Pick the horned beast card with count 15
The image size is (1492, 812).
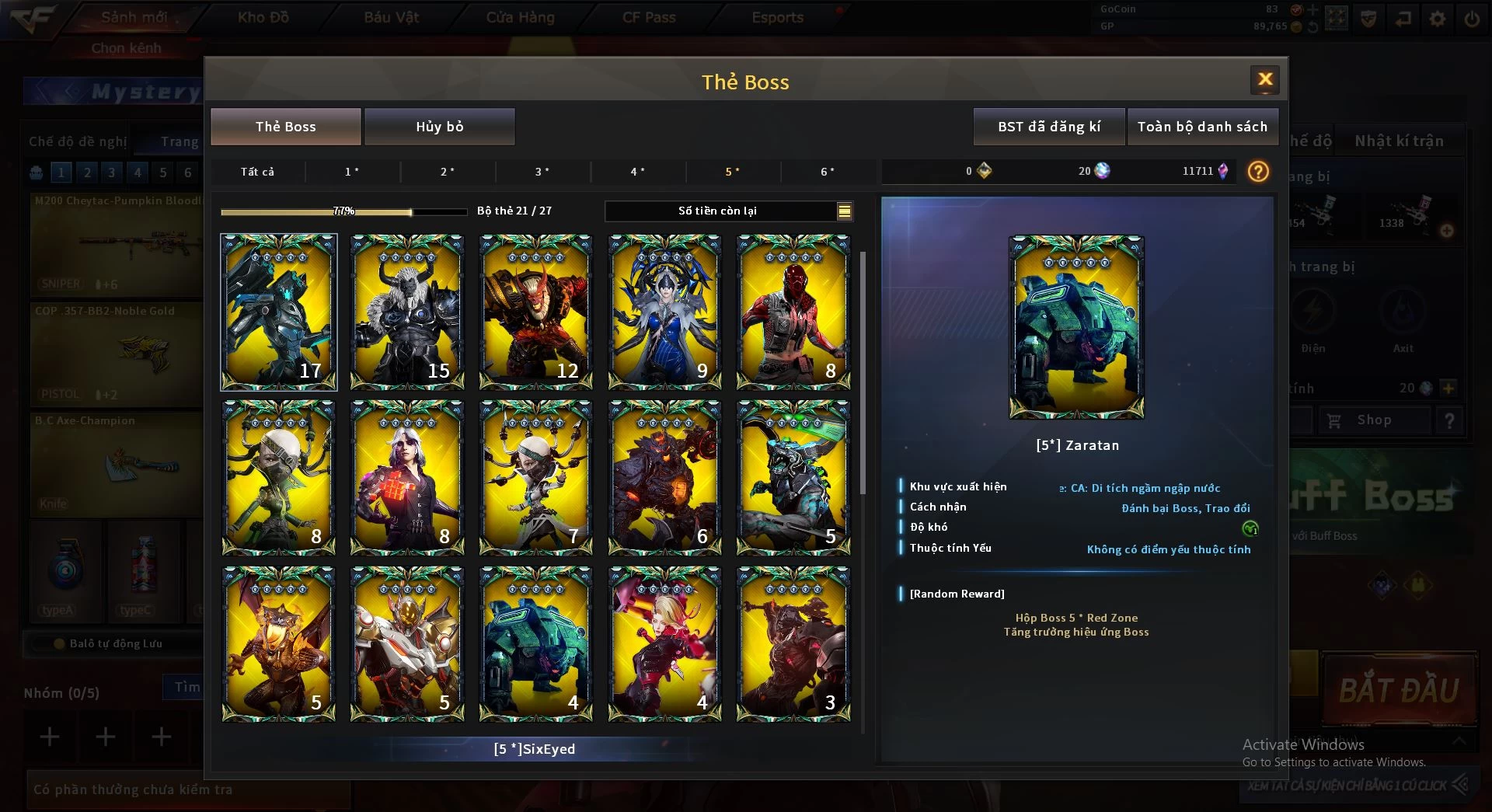pyautogui.click(x=407, y=312)
